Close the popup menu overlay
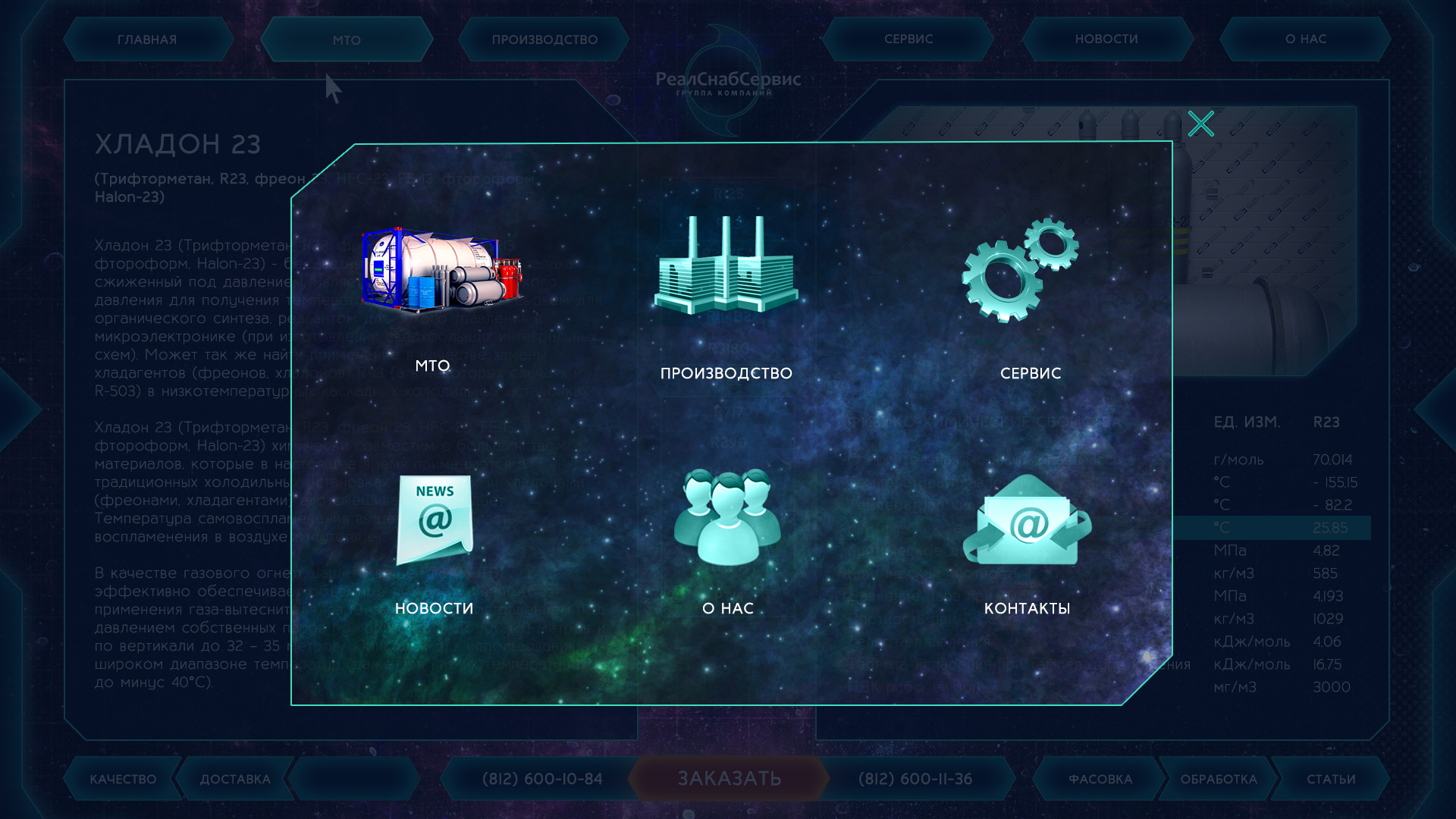1456x819 pixels. [1200, 124]
